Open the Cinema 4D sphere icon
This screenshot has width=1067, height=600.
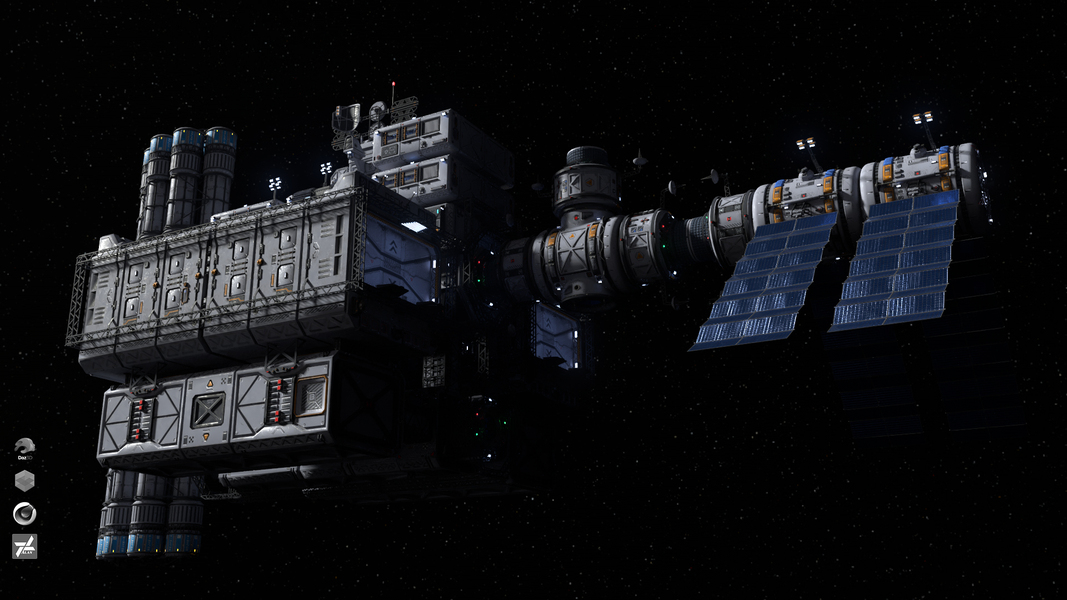(25, 513)
